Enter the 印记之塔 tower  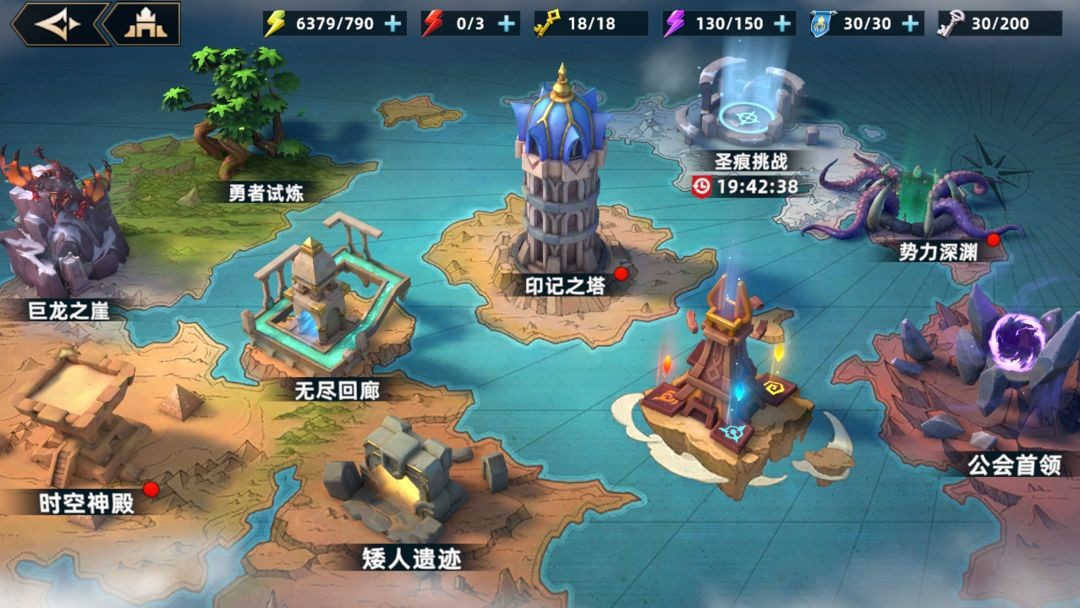point(563,190)
